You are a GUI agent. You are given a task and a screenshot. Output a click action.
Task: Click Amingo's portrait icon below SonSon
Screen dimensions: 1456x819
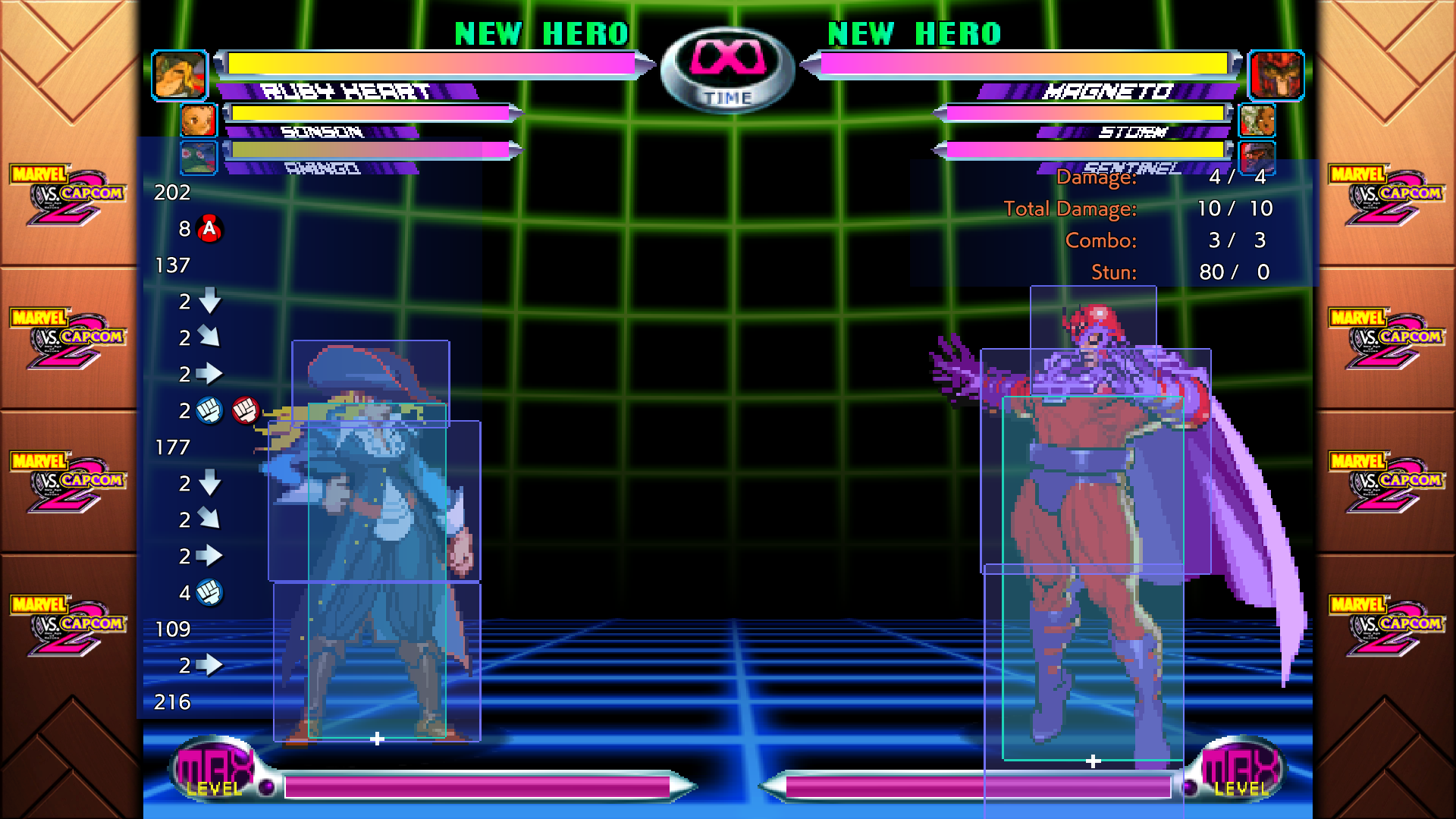point(199,158)
